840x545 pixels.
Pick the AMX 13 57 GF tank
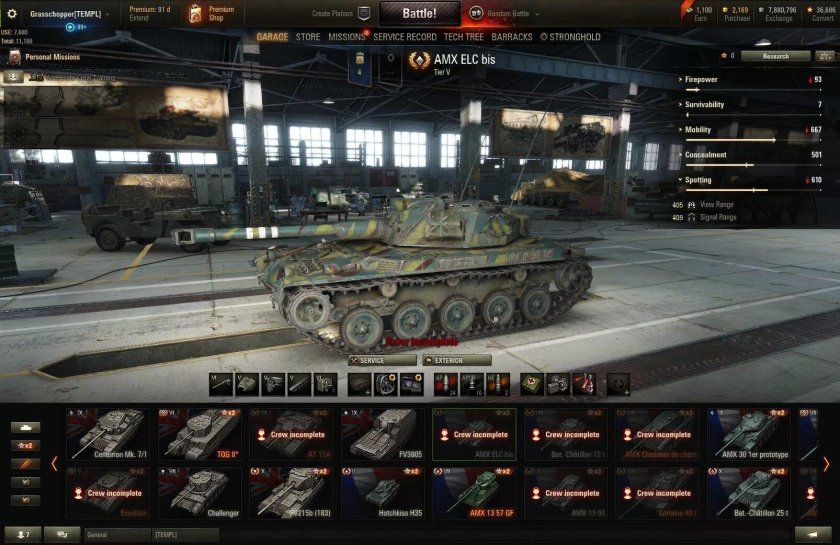476,492
